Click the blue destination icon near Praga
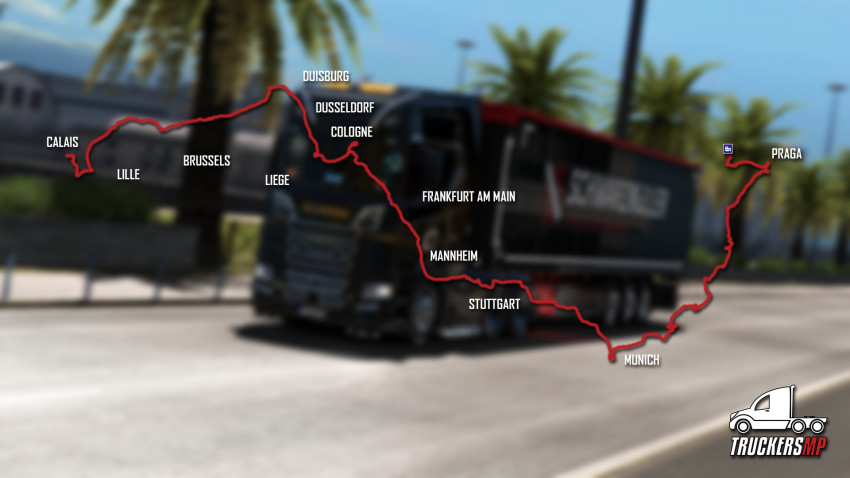850x478 pixels. coord(728,150)
